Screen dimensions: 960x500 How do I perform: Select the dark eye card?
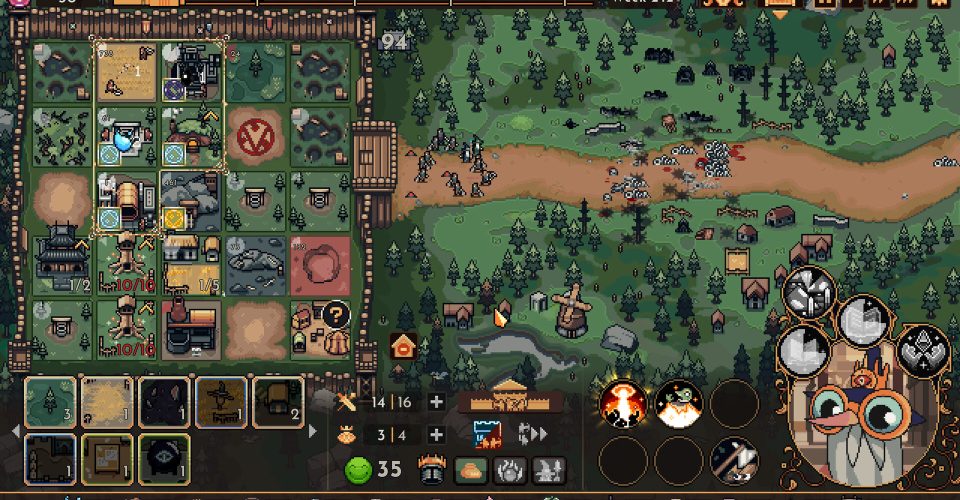[x=164, y=457]
